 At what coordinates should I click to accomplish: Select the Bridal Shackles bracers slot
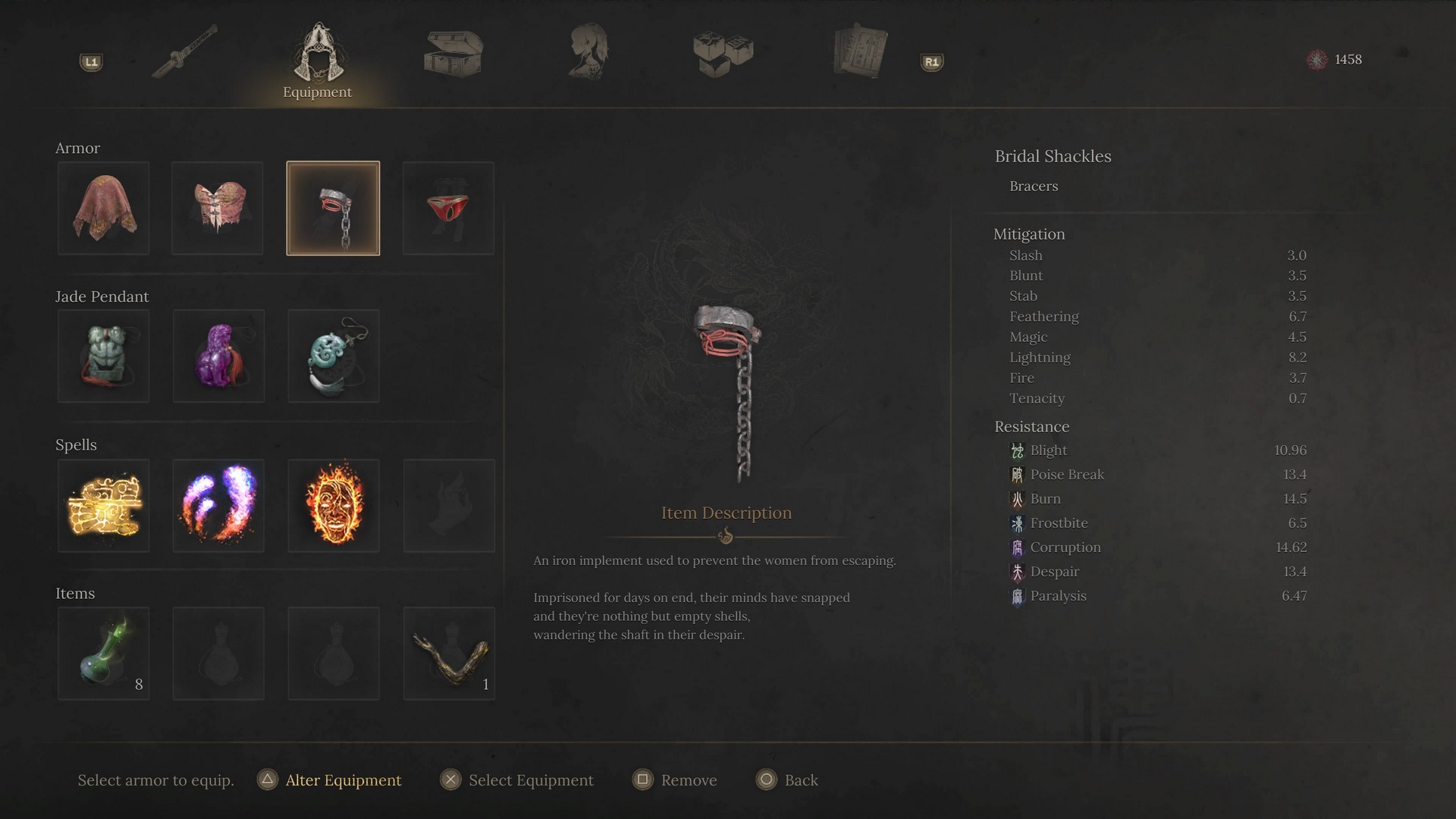(x=333, y=209)
